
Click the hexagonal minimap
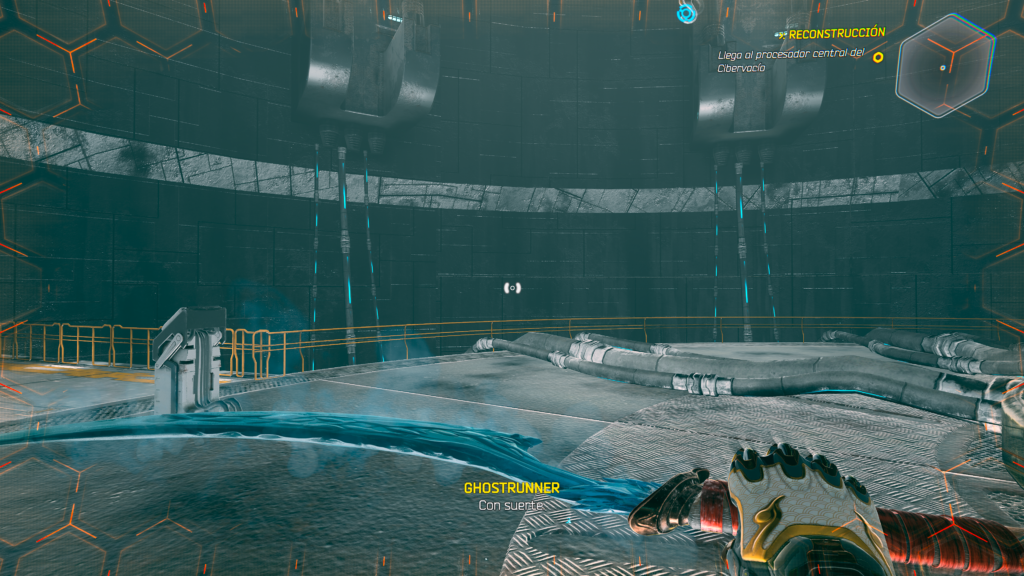coord(944,66)
